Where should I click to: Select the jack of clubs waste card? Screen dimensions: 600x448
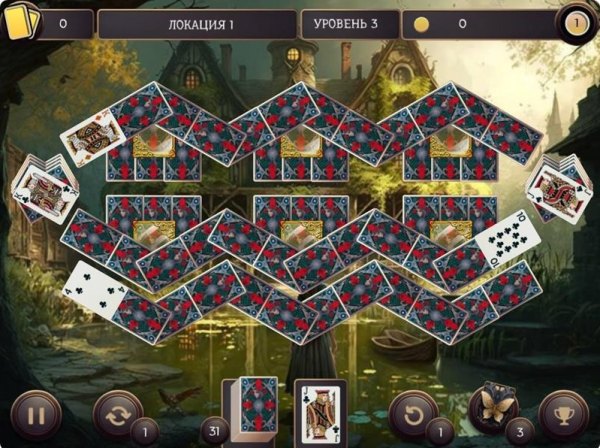point(320,411)
